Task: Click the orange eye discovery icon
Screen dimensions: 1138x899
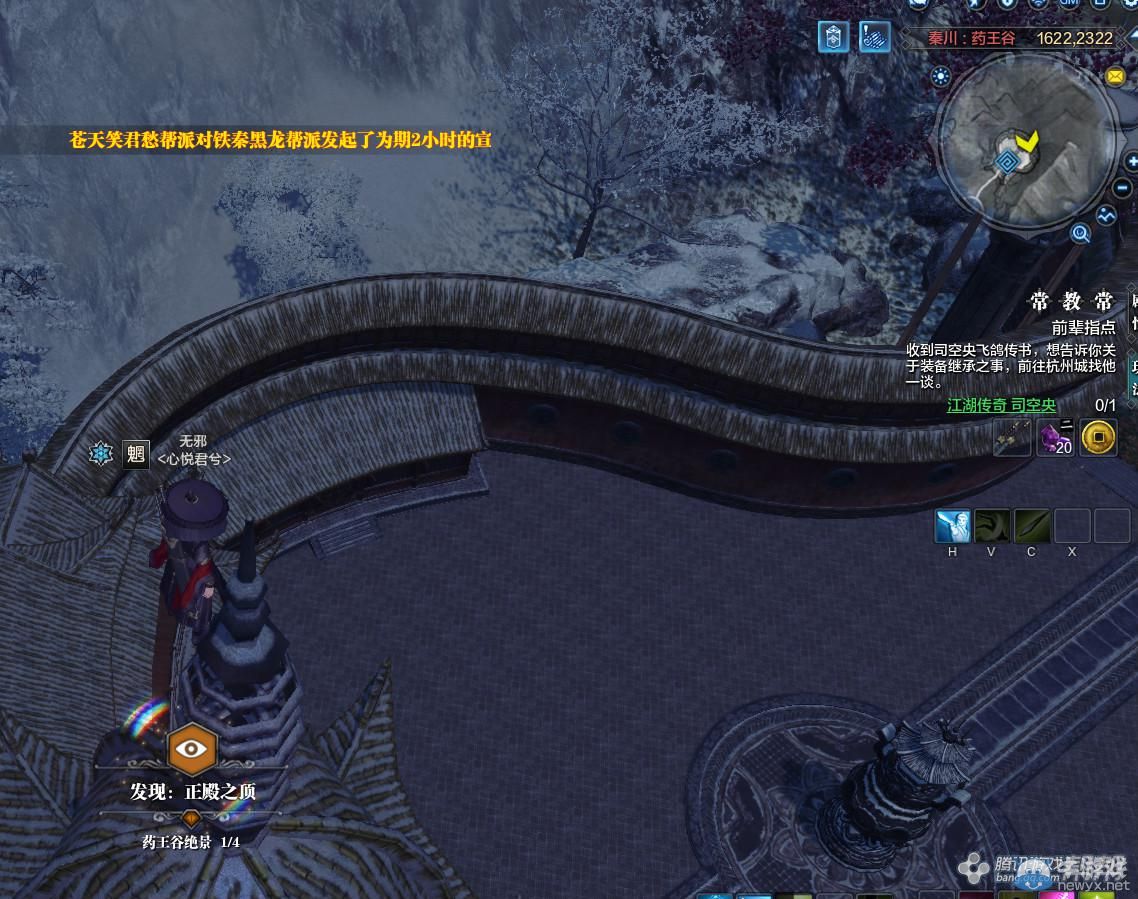Action: coord(191,748)
